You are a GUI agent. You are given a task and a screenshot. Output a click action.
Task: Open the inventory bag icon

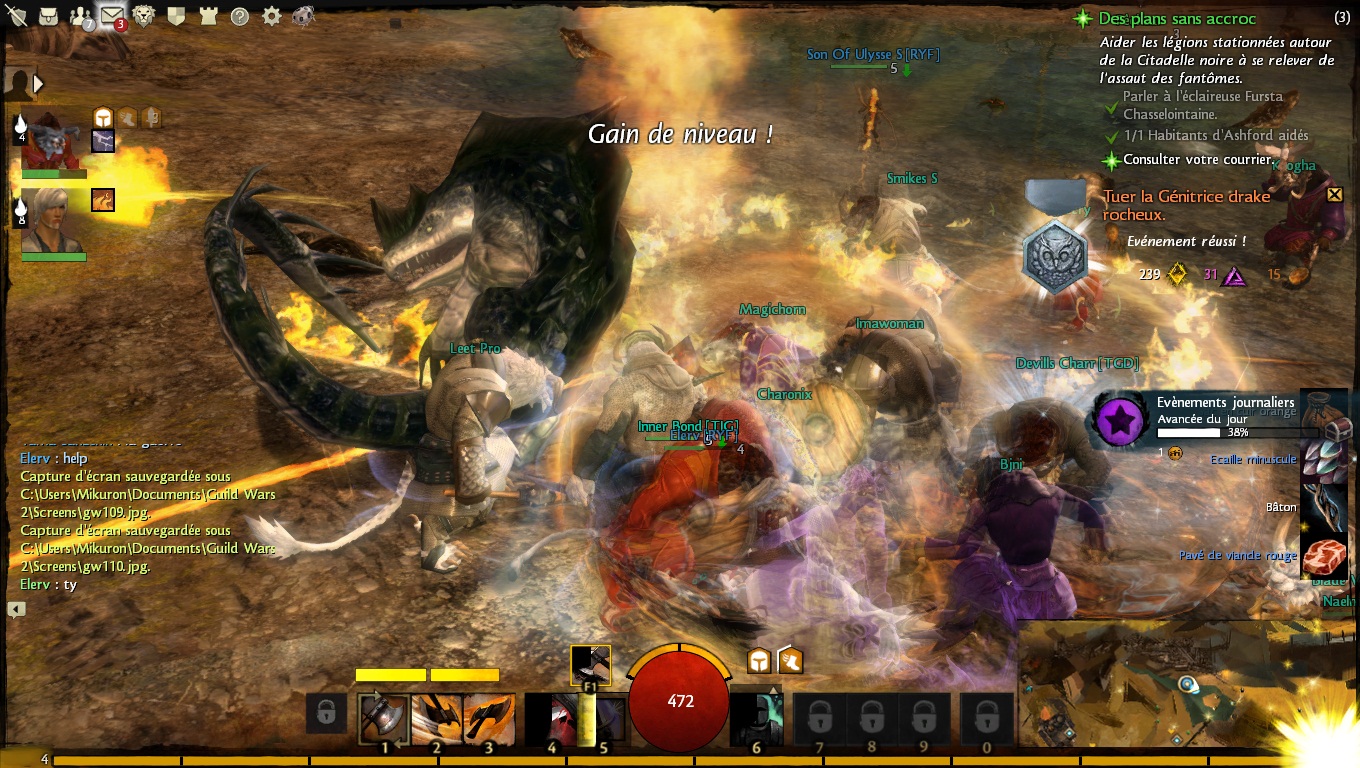coord(47,15)
